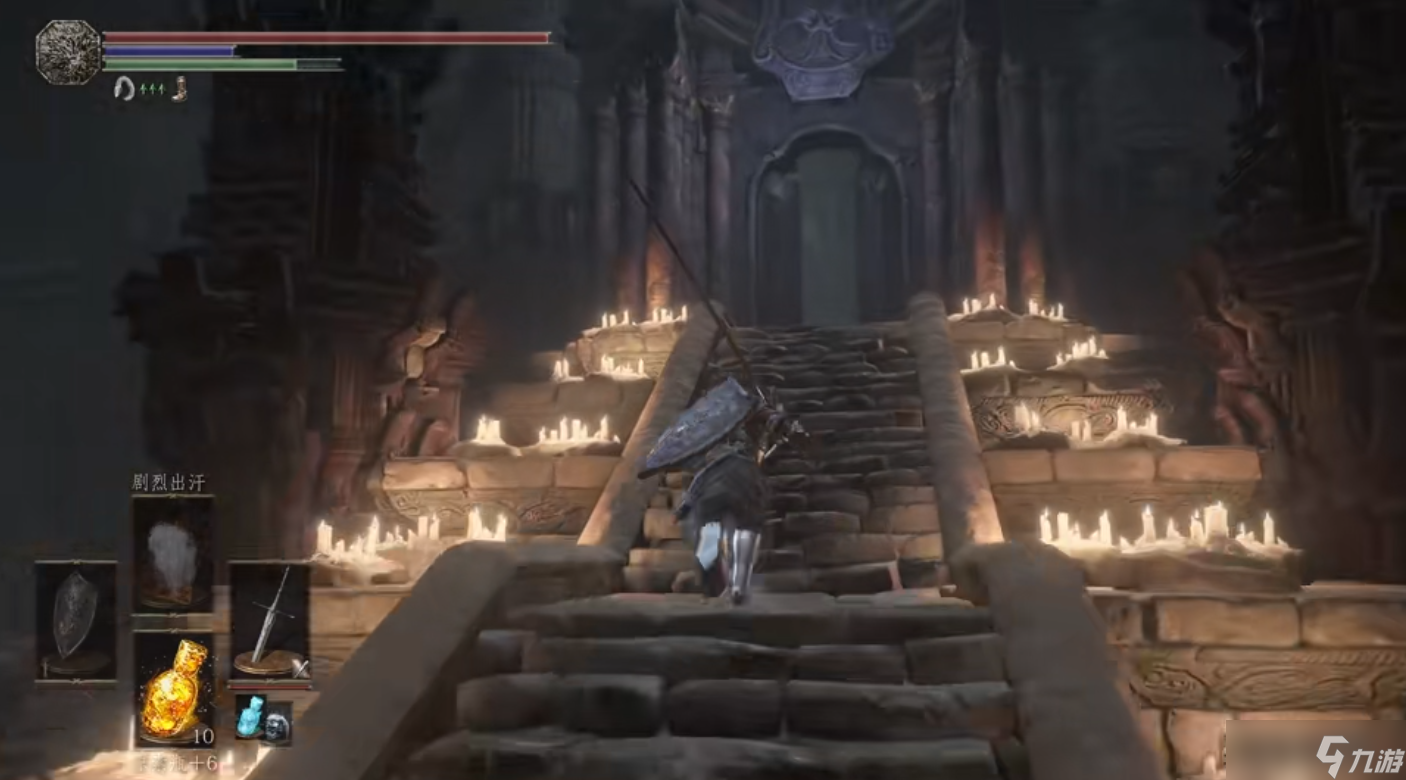Click the octagonal covenant emblem
The height and width of the screenshot is (780, 1406).
68,51
